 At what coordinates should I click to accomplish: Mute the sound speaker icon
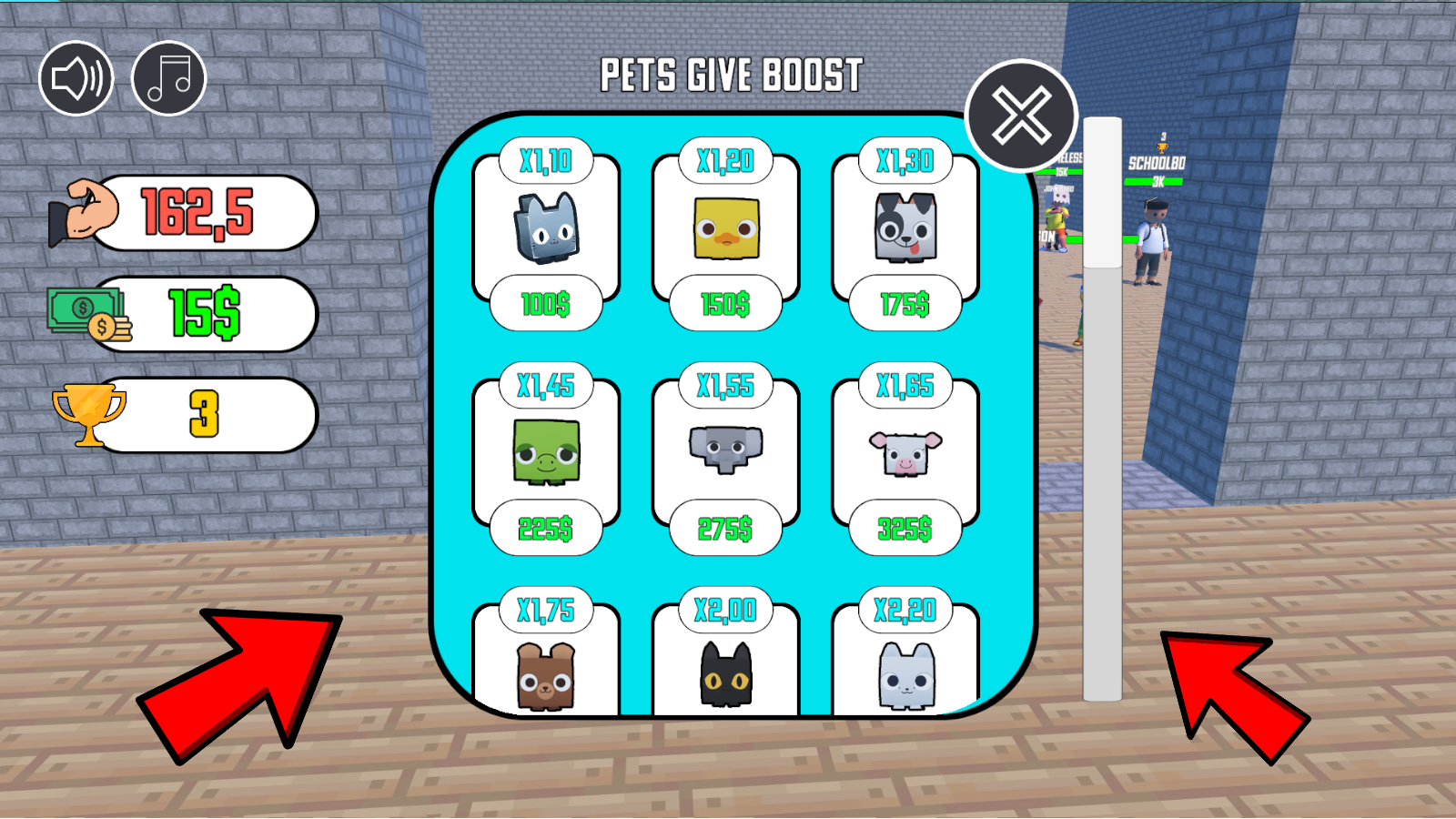click(76, 77)
